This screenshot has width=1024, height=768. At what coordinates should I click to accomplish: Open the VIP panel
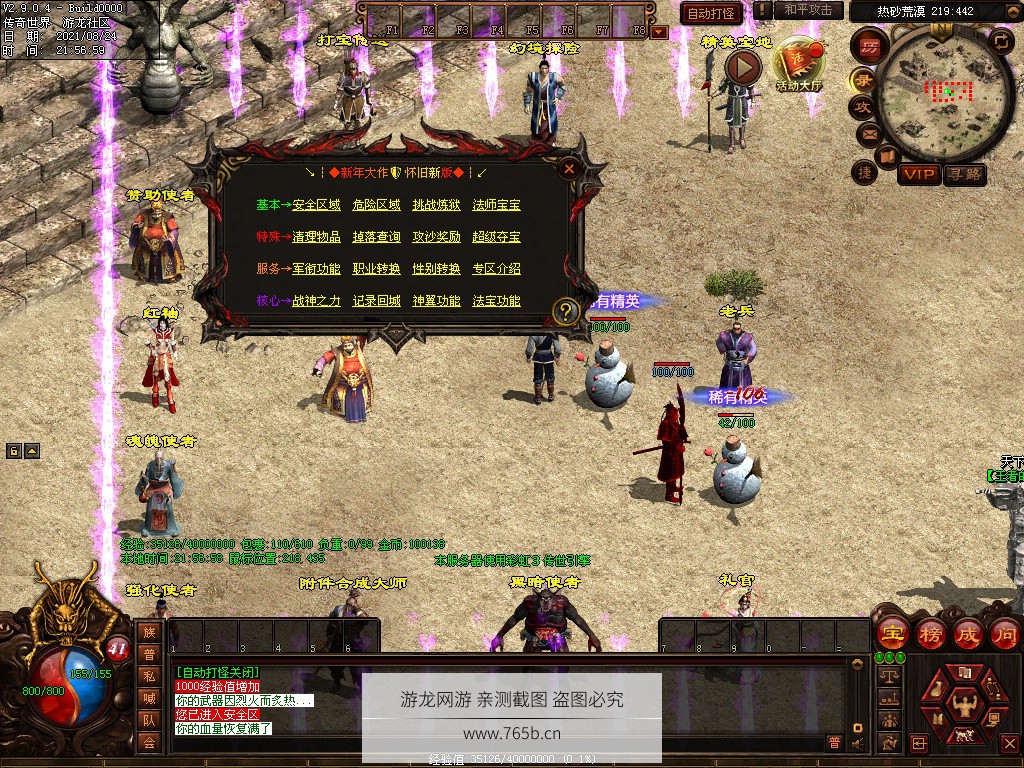[918, 174]
